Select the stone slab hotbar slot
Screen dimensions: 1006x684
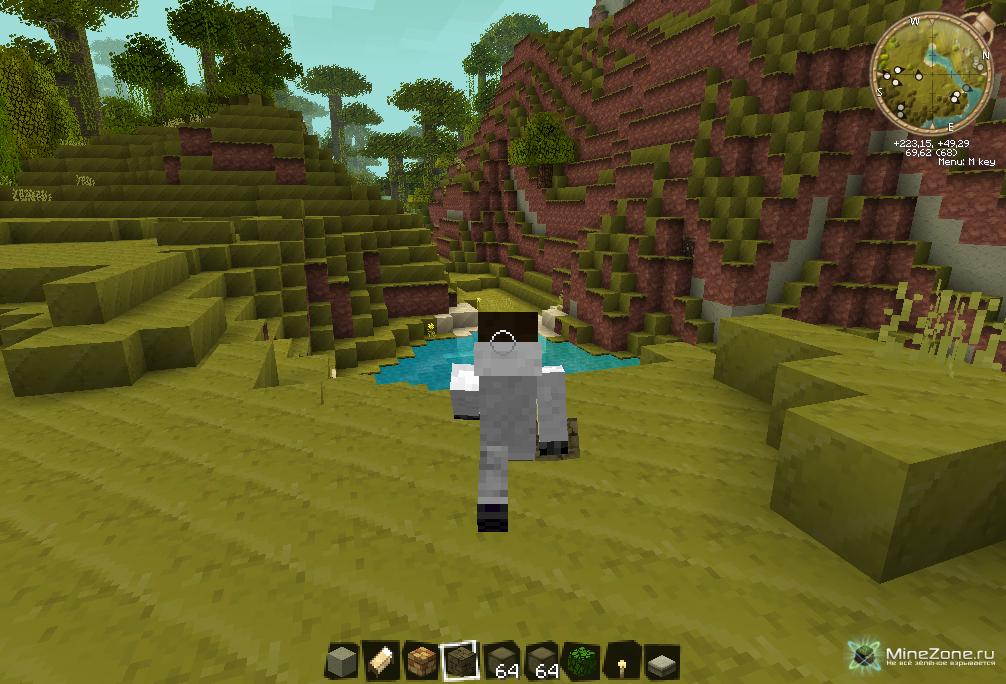[660, 660]
